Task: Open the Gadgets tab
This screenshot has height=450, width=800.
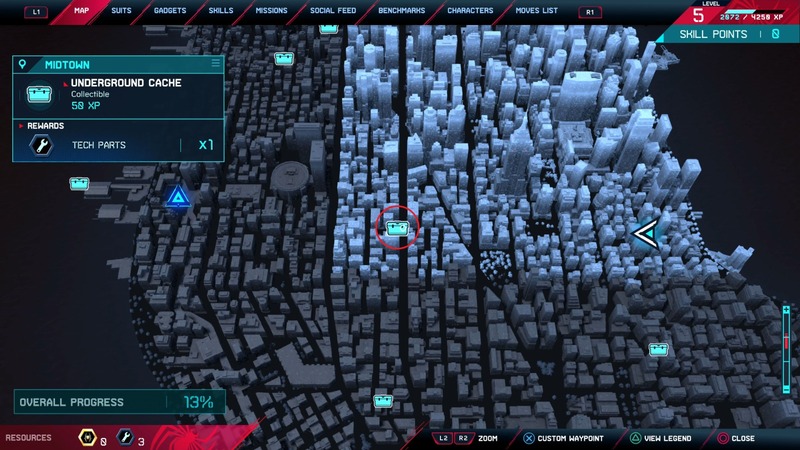Action: (x=170, y=11)
